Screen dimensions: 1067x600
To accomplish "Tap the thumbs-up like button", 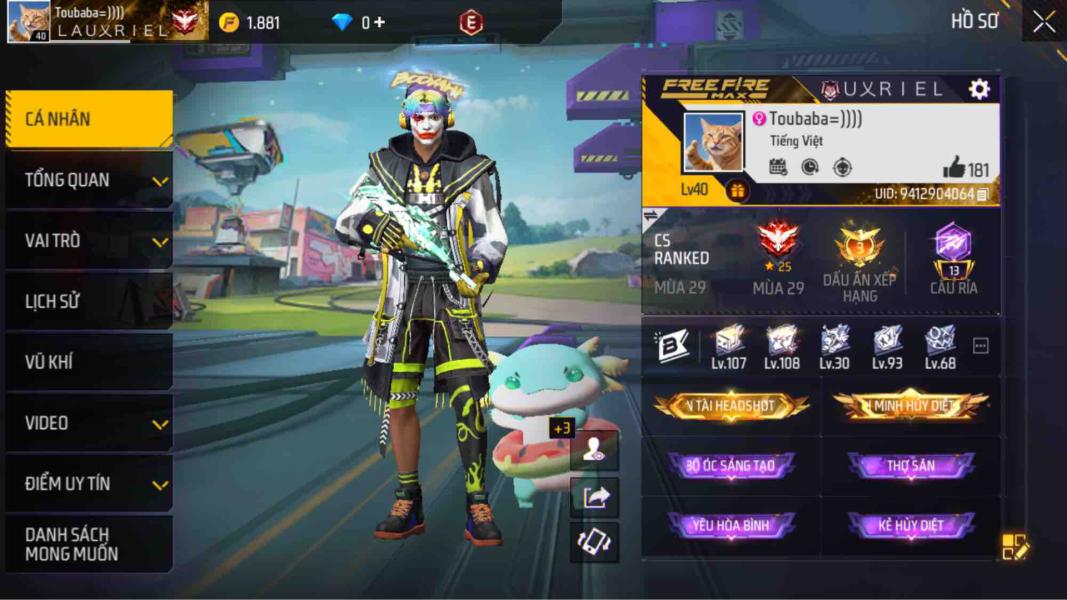I will tap(953, 168).
